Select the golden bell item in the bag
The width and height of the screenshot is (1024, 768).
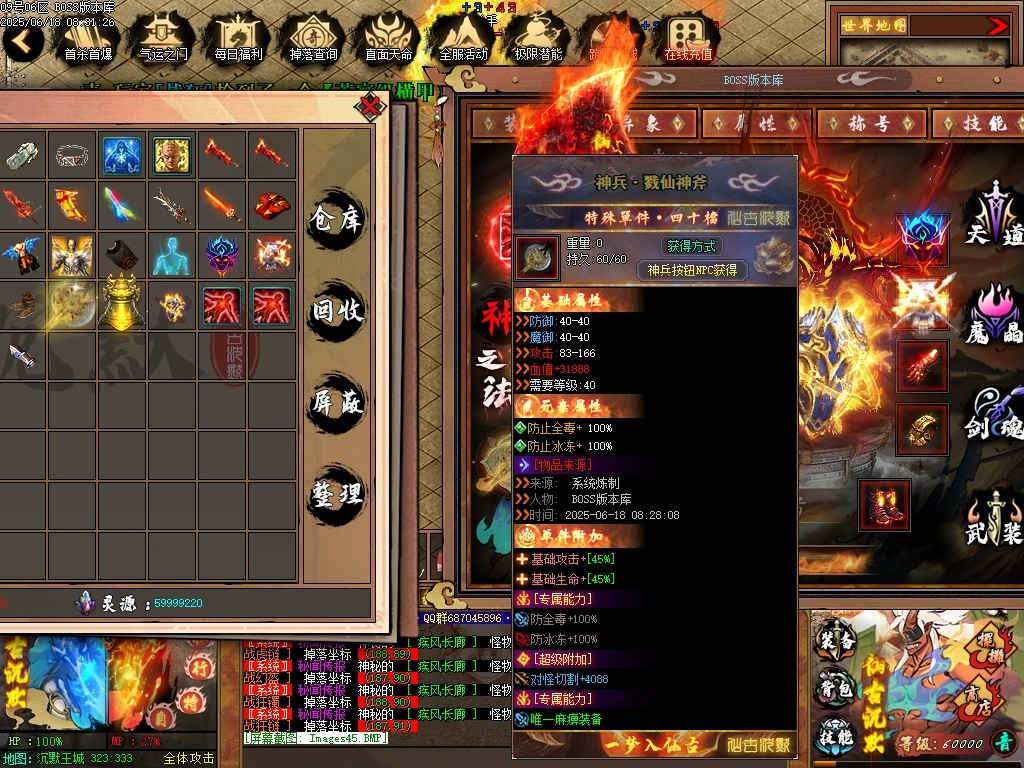click(122, 302)
